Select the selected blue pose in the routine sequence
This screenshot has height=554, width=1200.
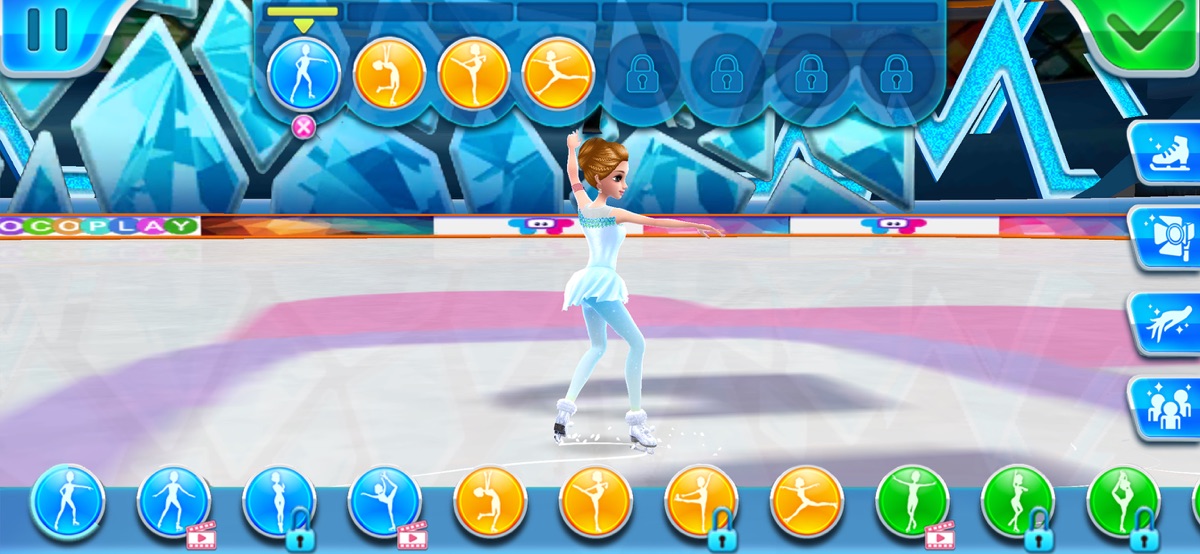(x=304, y=75)
